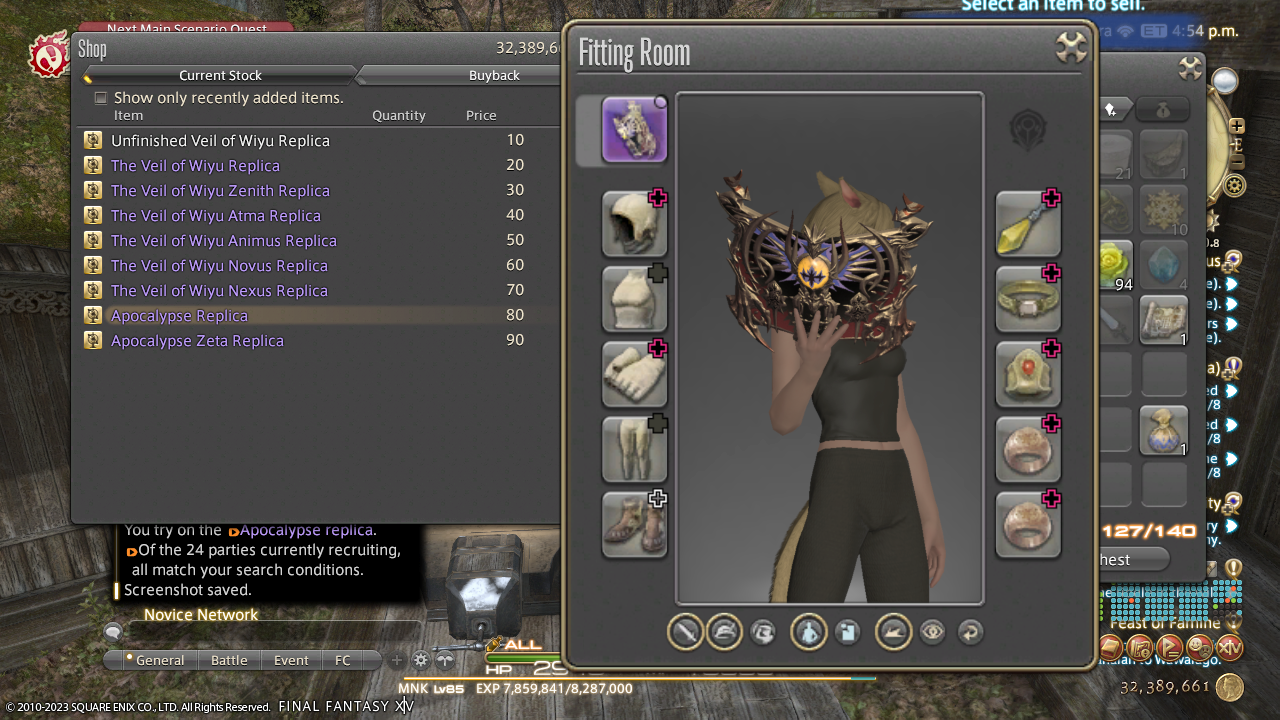This screenshot has width=1280, height=720.
Task: Choose The Veil of Wiyu Zenith Replica
Action: coord(220,191)
